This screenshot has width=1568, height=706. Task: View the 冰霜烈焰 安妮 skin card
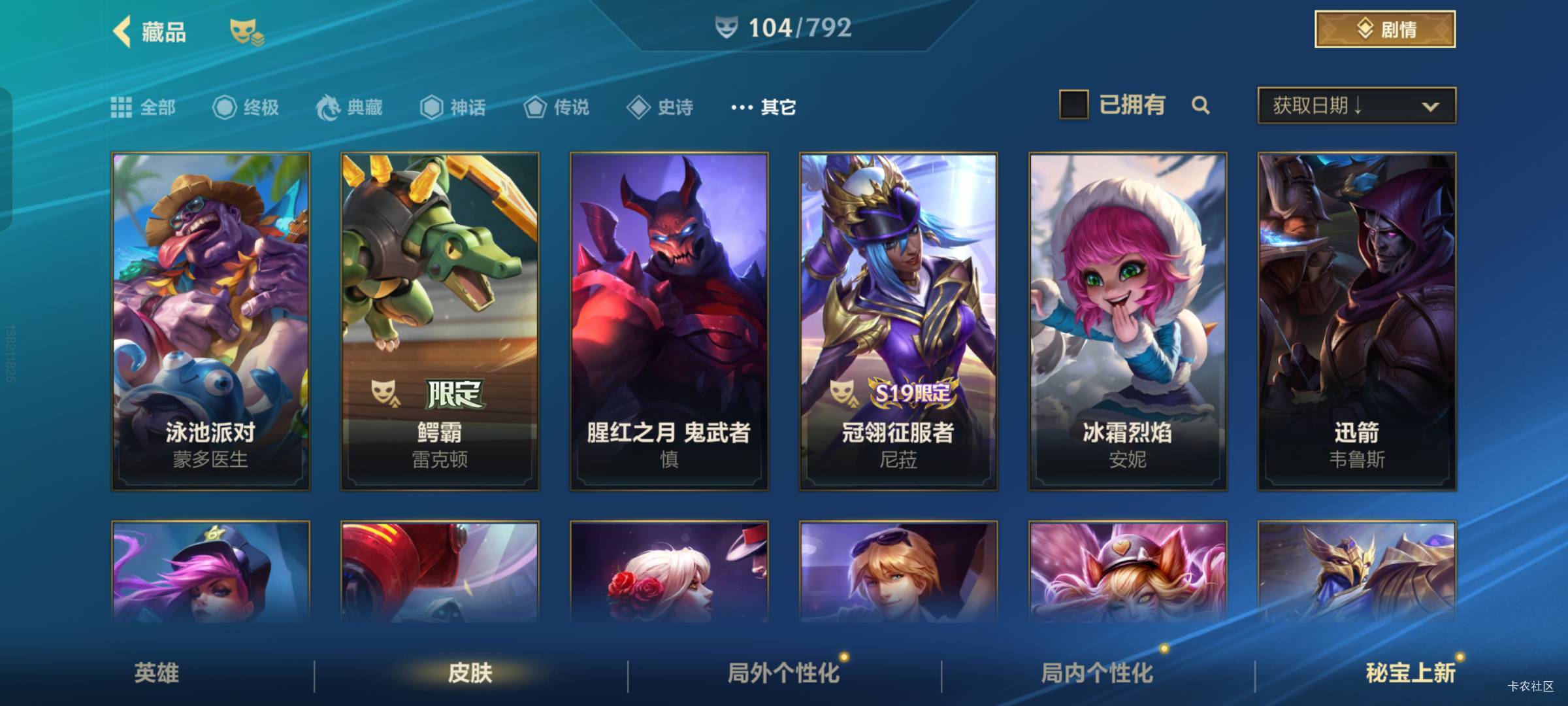tap(1128, 321)
